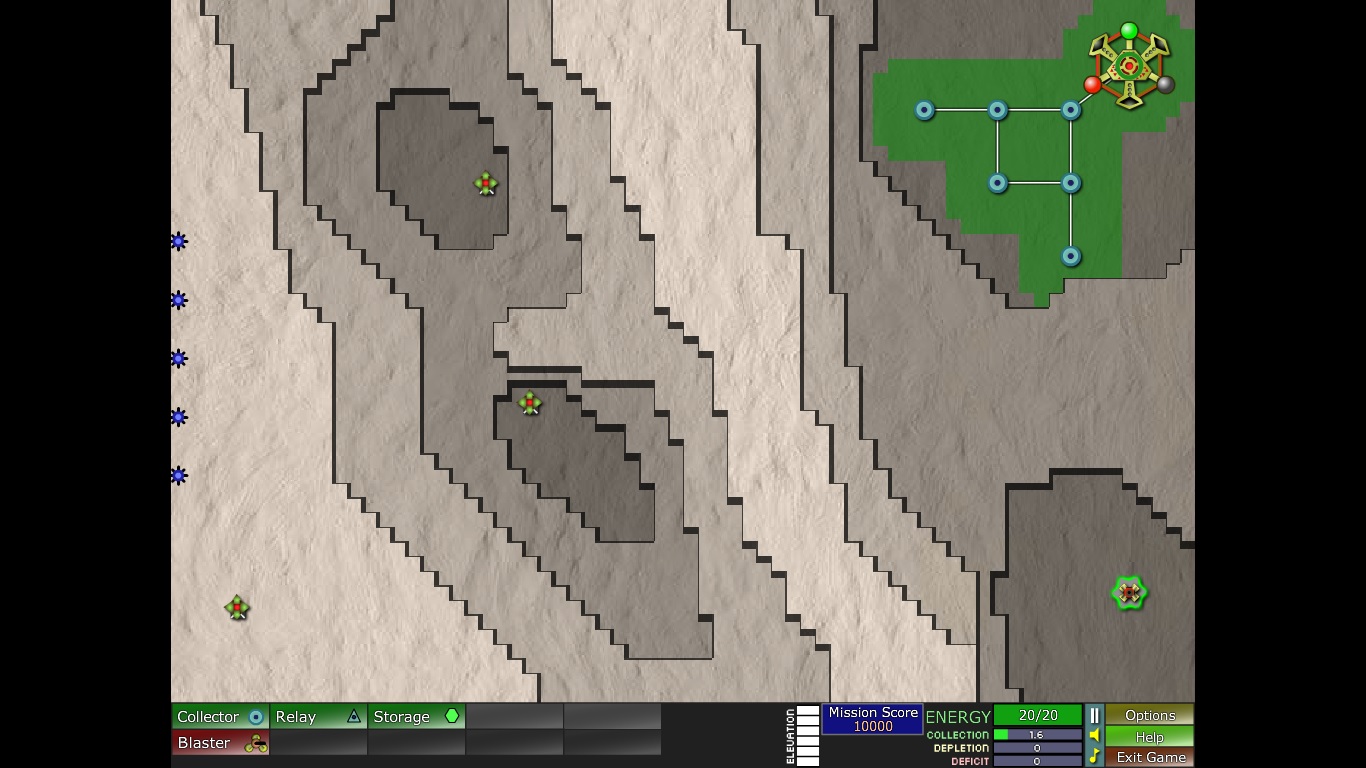
Task: Toggle music with the note icon
Action: pyautogui.click(x=1094, y=757)
